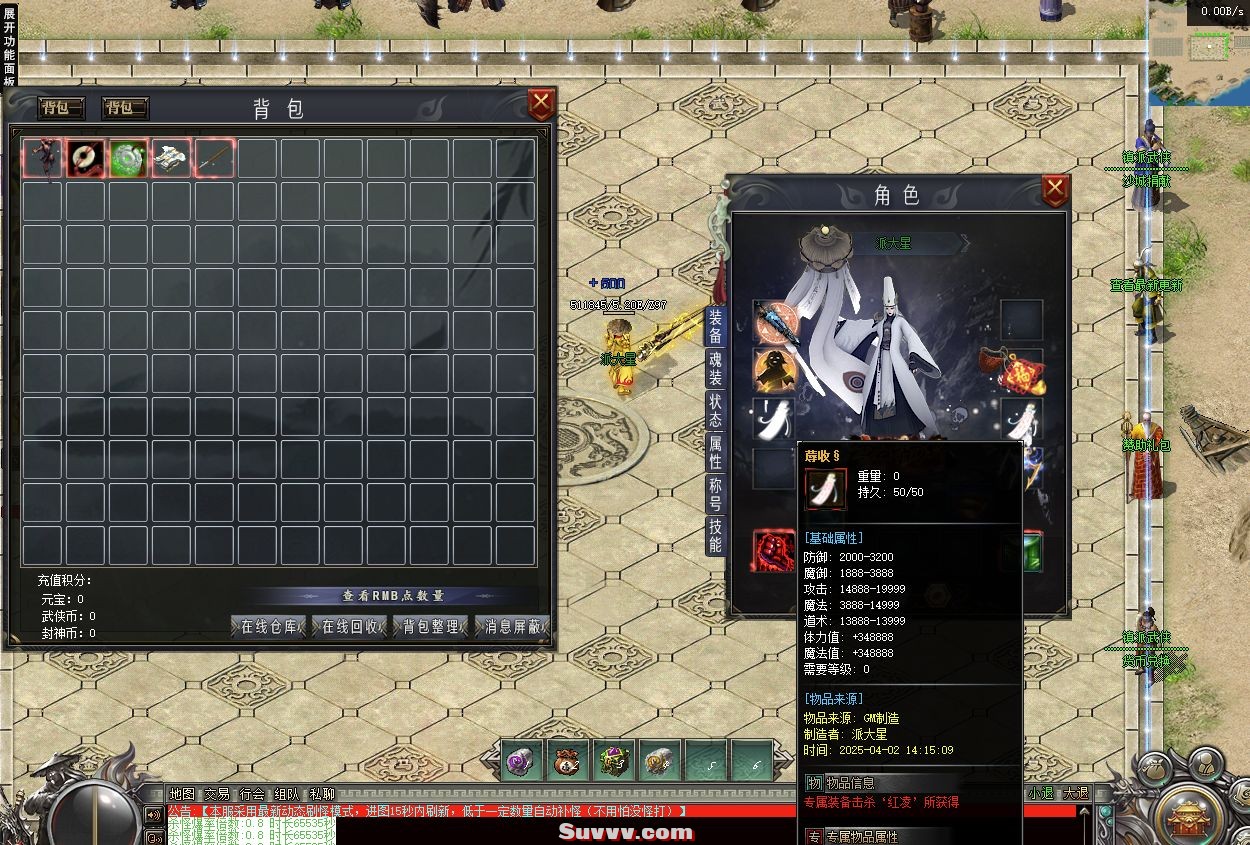This screenshot has height=845, width=1250.
Task: Close the 角色 character window
Action: pos(1055,190)
